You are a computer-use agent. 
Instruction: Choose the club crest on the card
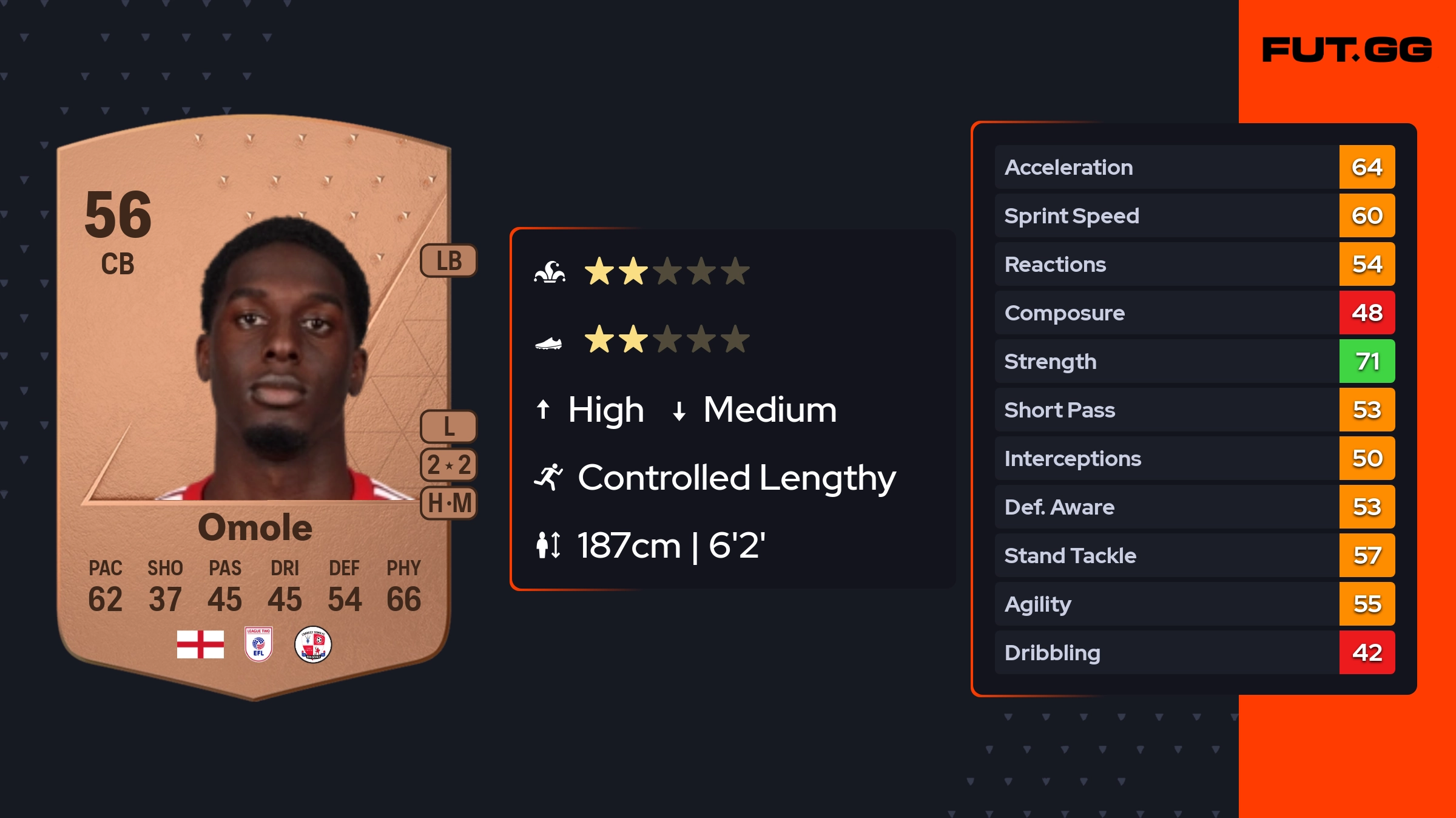[313, 644]
